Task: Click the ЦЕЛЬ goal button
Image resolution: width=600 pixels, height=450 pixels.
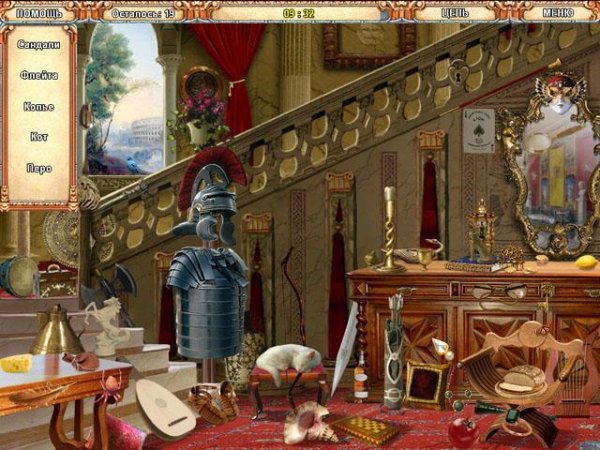Action: [x=455, y=13]
